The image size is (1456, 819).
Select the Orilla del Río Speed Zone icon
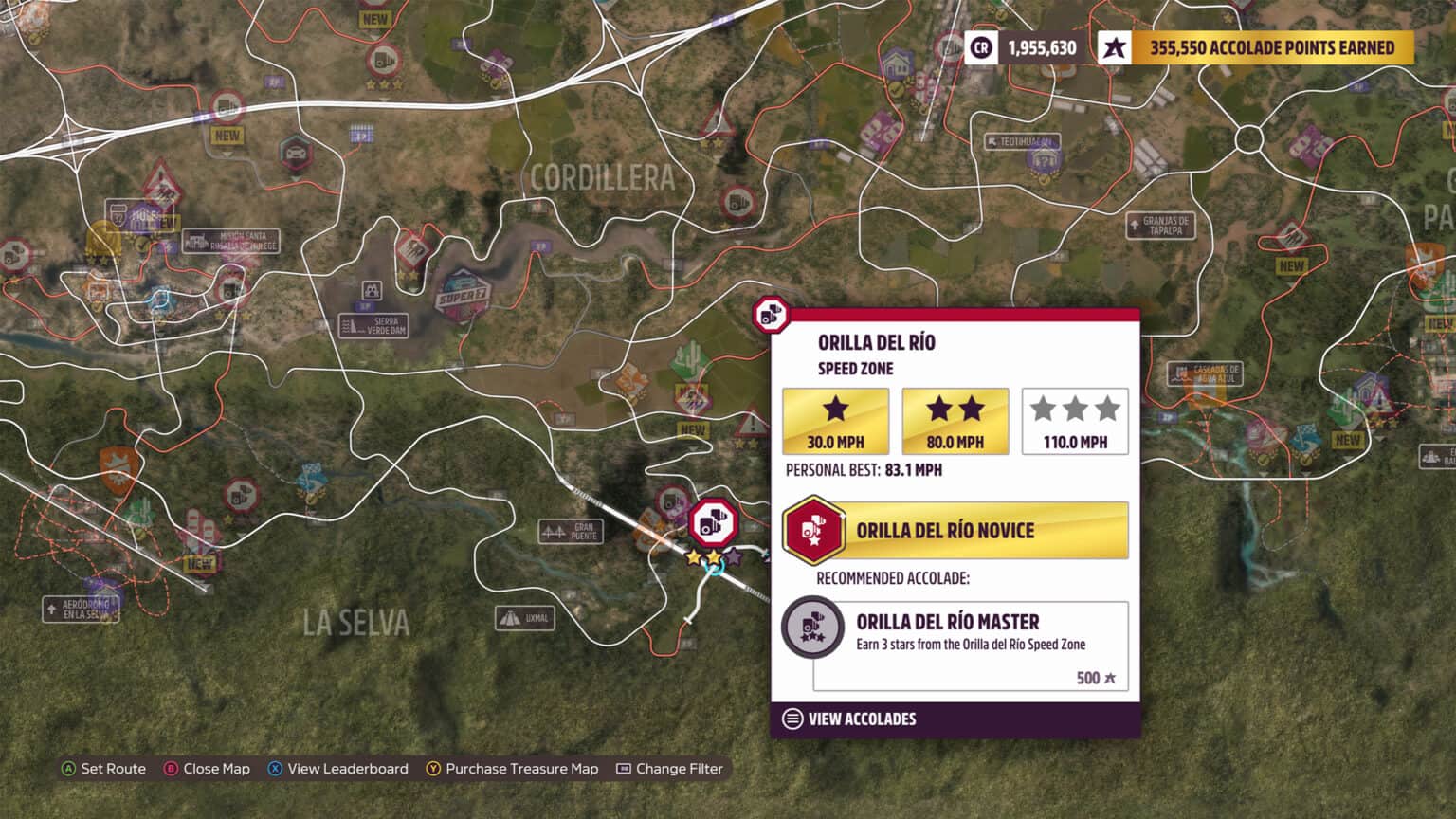(x=714, y=522)
